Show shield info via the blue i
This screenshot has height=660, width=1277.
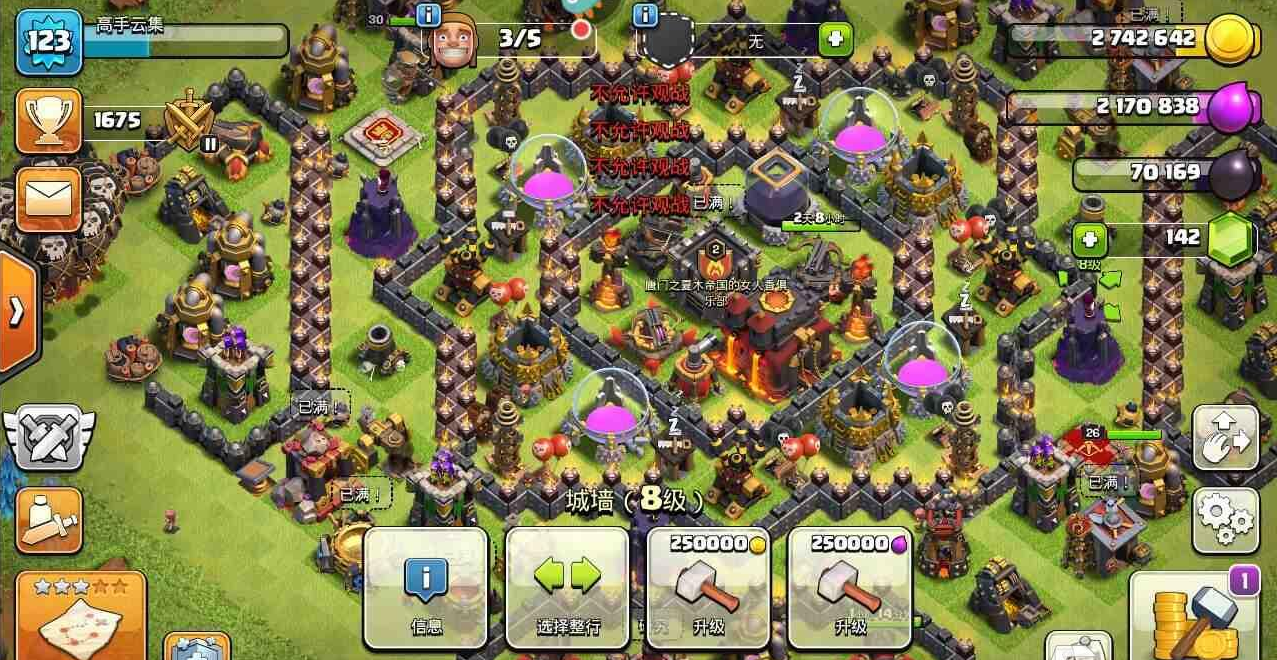646,15
